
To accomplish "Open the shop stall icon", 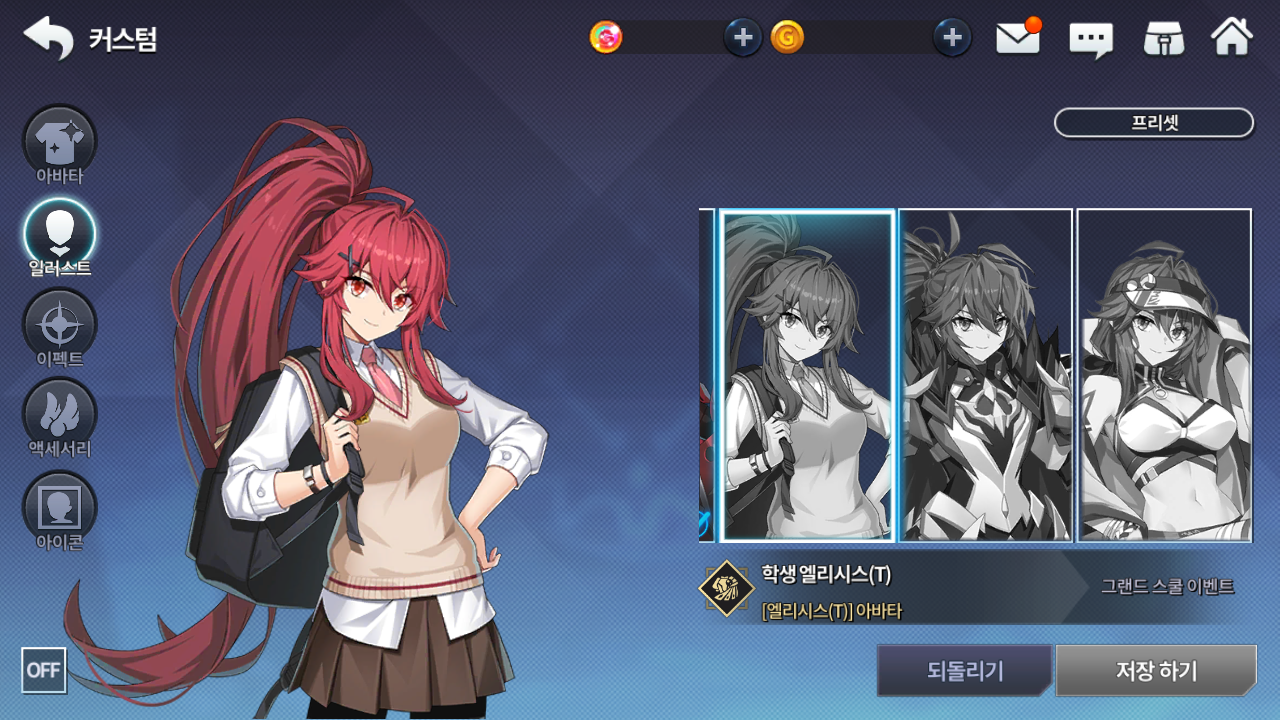I will pyautogui.click(x=1164, y=38).
